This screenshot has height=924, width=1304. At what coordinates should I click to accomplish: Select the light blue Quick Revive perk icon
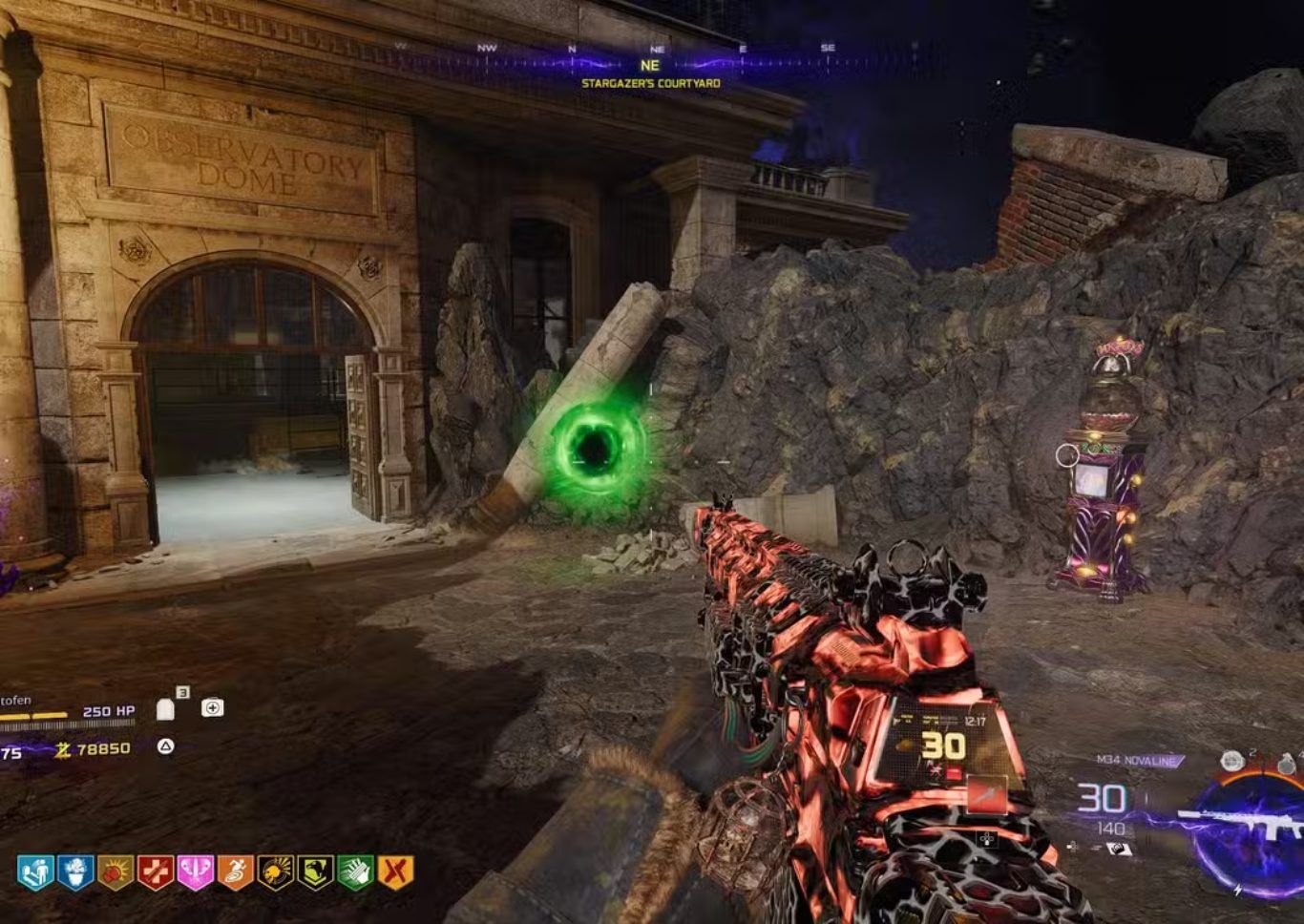click(x=35, y=872)
